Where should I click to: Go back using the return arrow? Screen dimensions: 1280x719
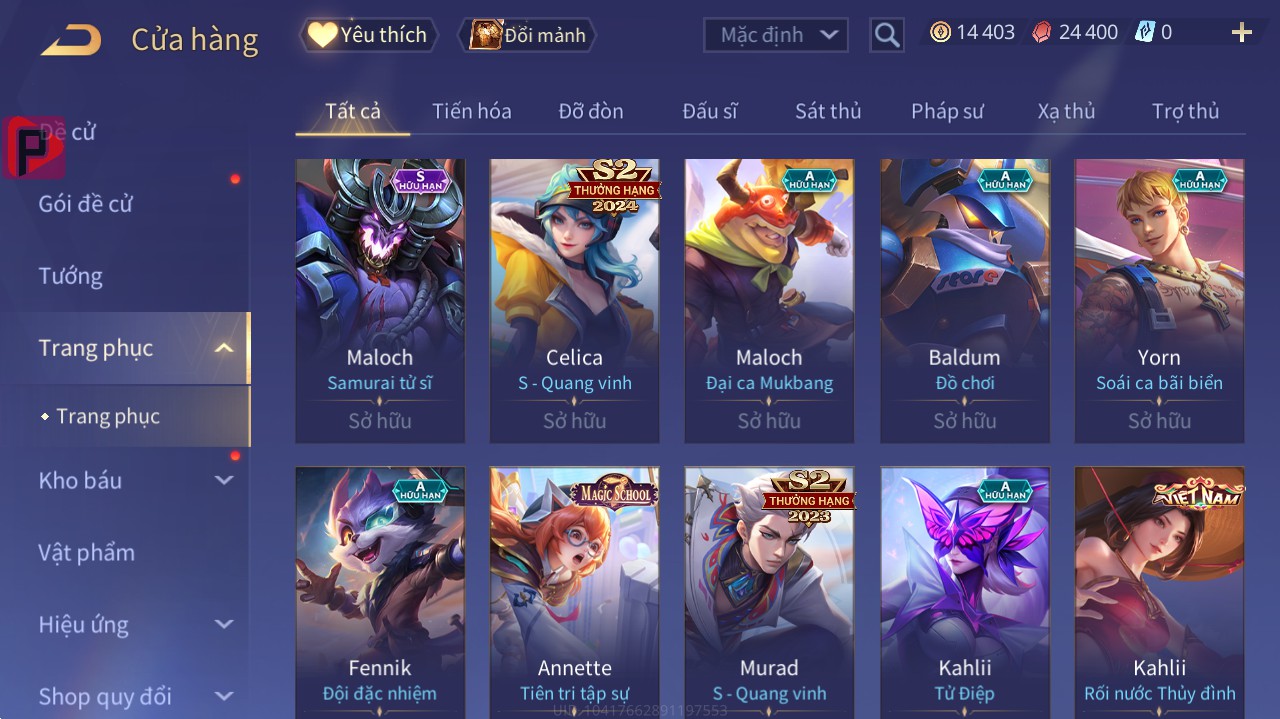coord(71,40)
